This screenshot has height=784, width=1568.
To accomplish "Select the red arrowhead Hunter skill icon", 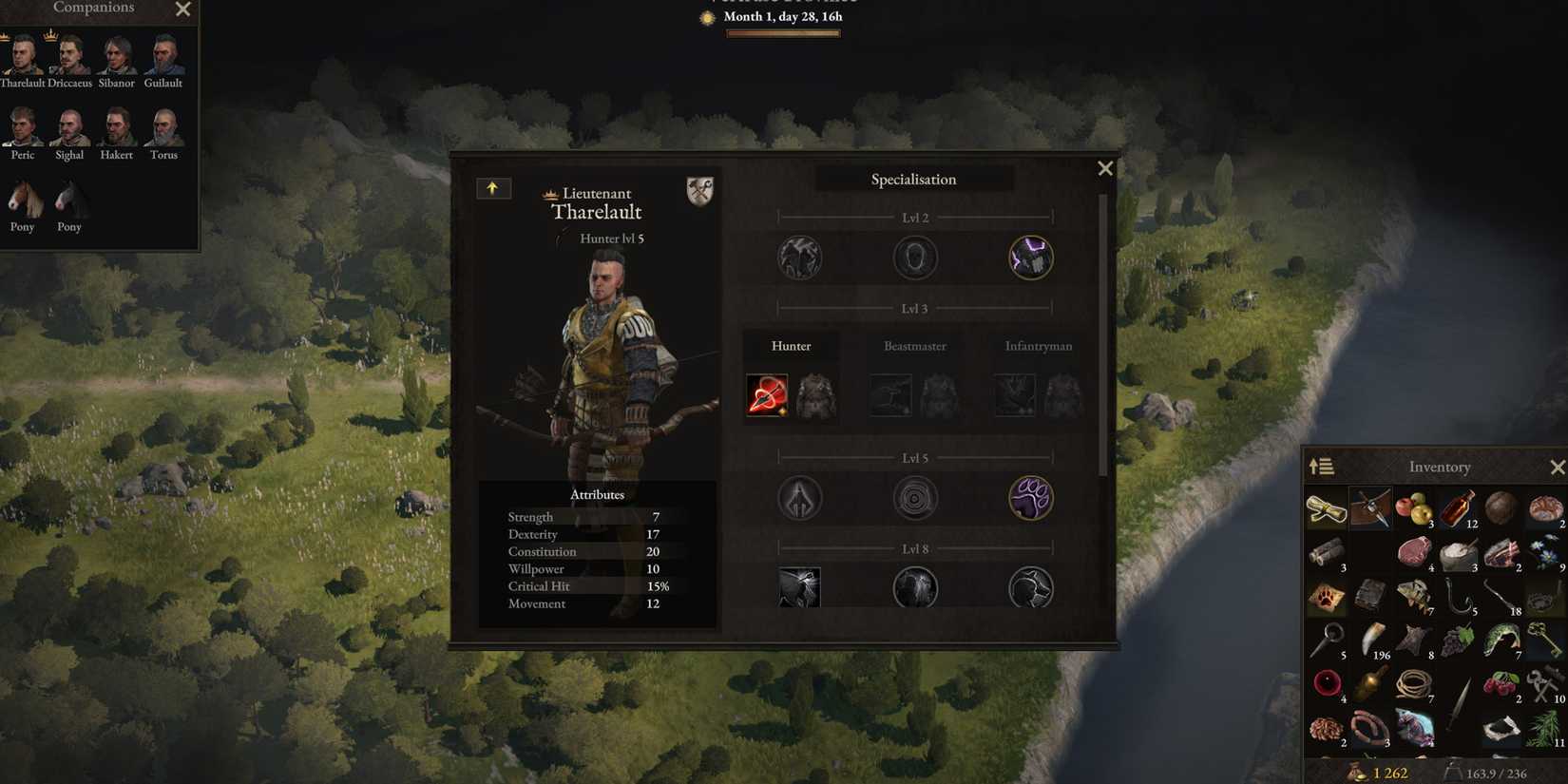I will (767, 394).
